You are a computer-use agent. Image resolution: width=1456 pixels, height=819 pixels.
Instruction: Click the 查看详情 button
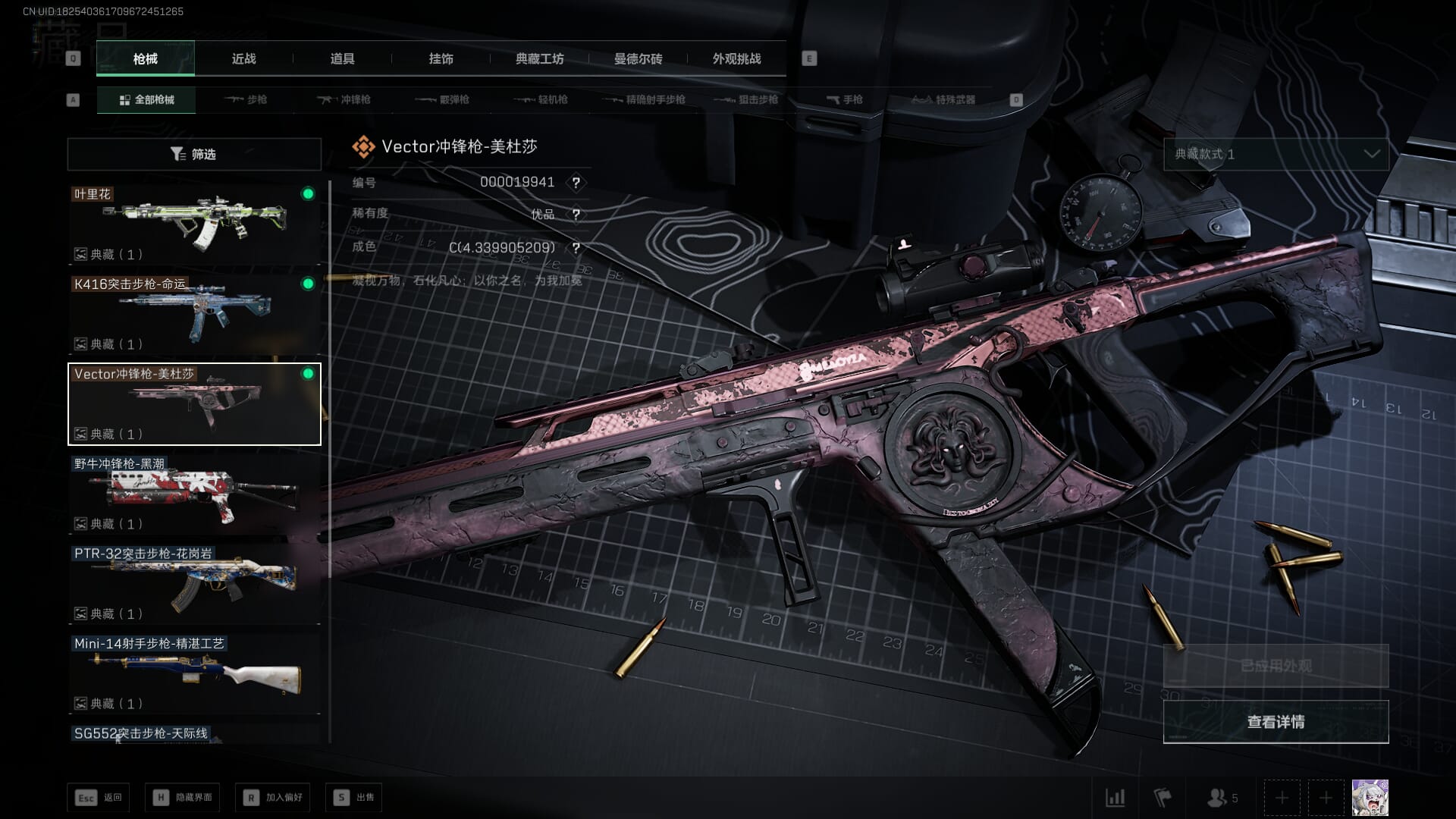pyautogui.click(x=1276, y=722)
